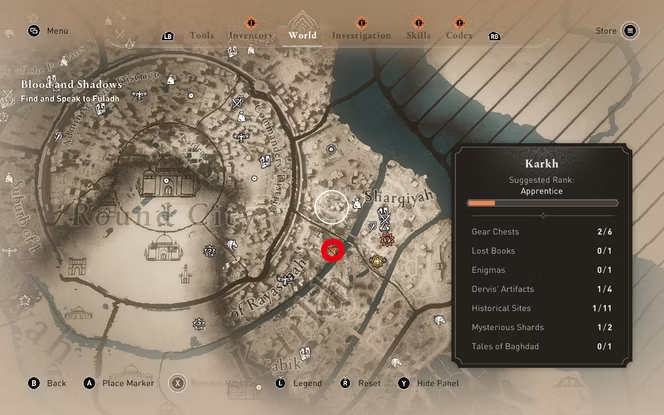
Task: Select the golden marker below Sharqiyah
Action: (377, 262)
